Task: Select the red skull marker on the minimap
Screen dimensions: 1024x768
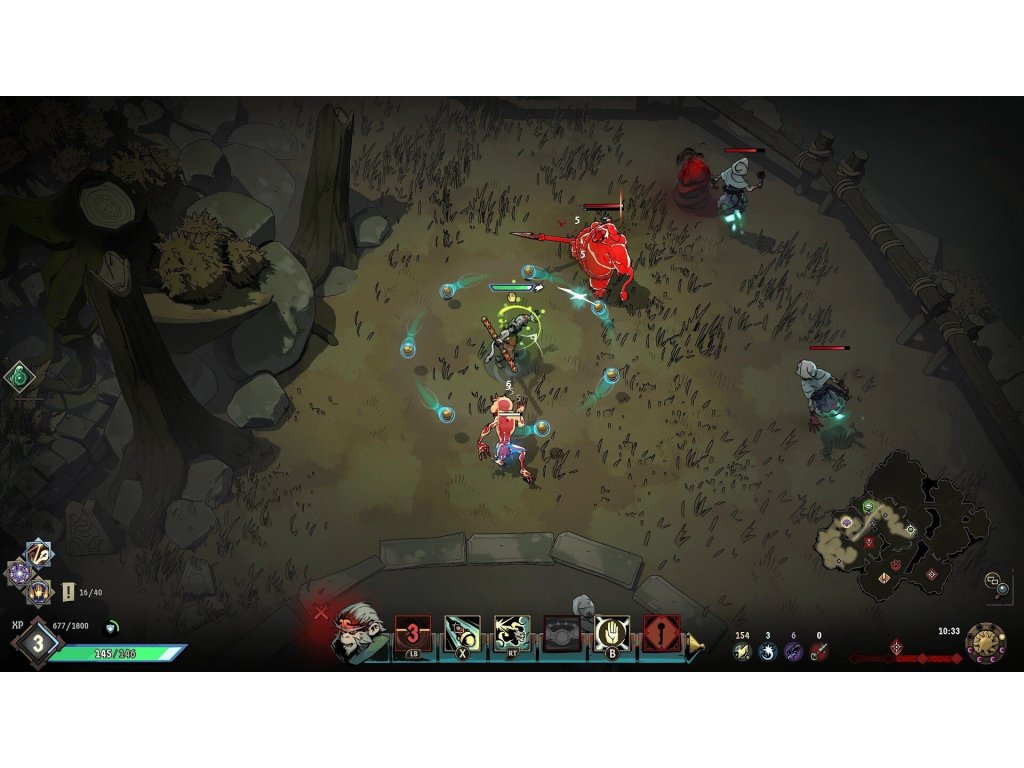Action: click(868, 542)
